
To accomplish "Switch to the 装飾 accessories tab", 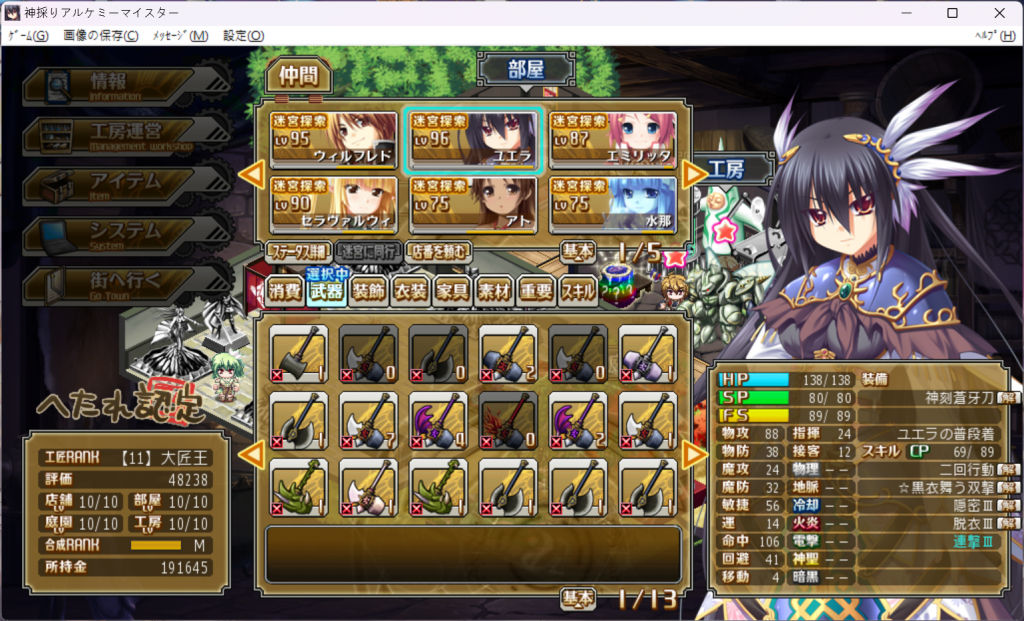I will click(x=368, y=291).
